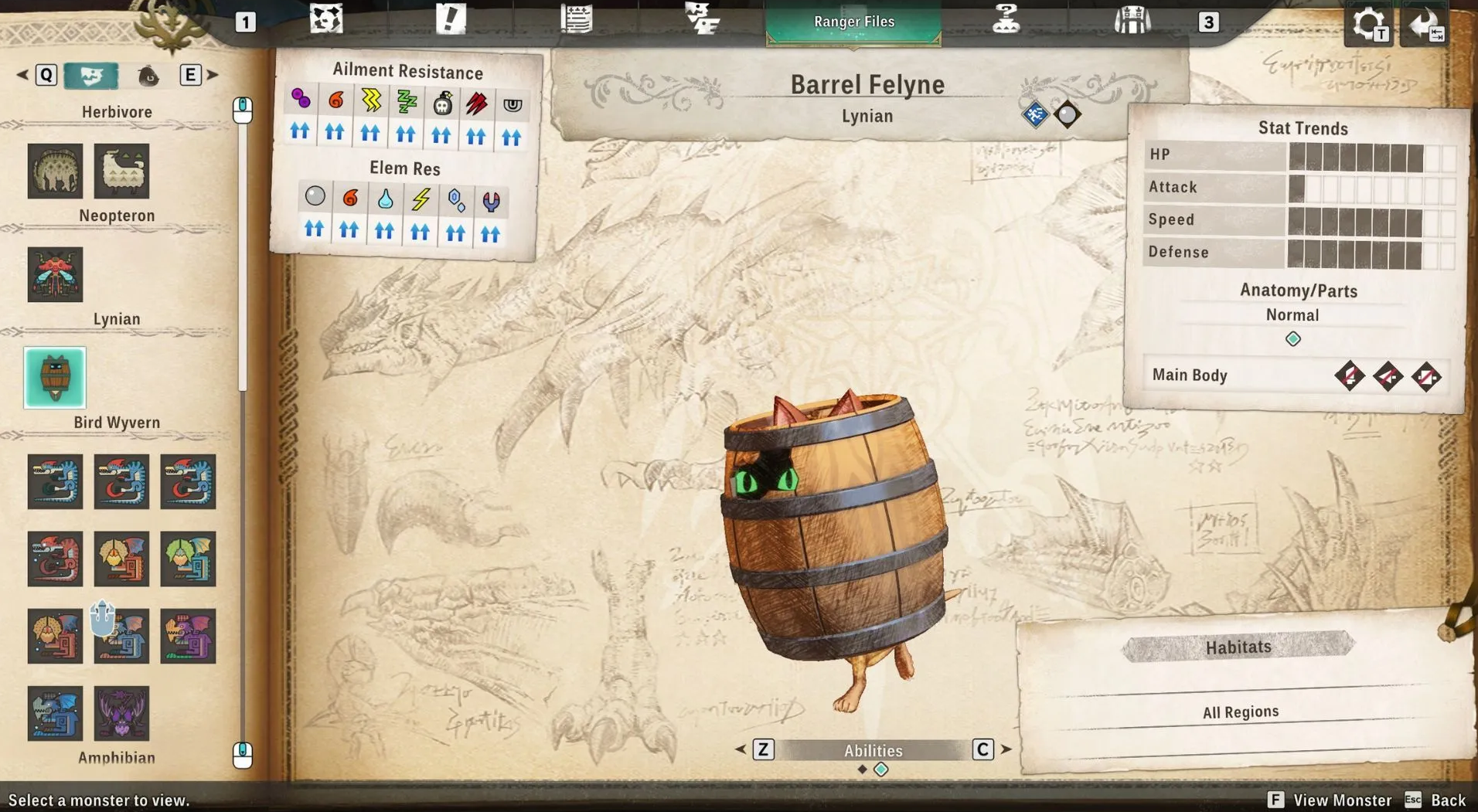The height and width of the screenshot is (812, 1478).
Task: Open the lined document list tab
Action: point(576,19)
